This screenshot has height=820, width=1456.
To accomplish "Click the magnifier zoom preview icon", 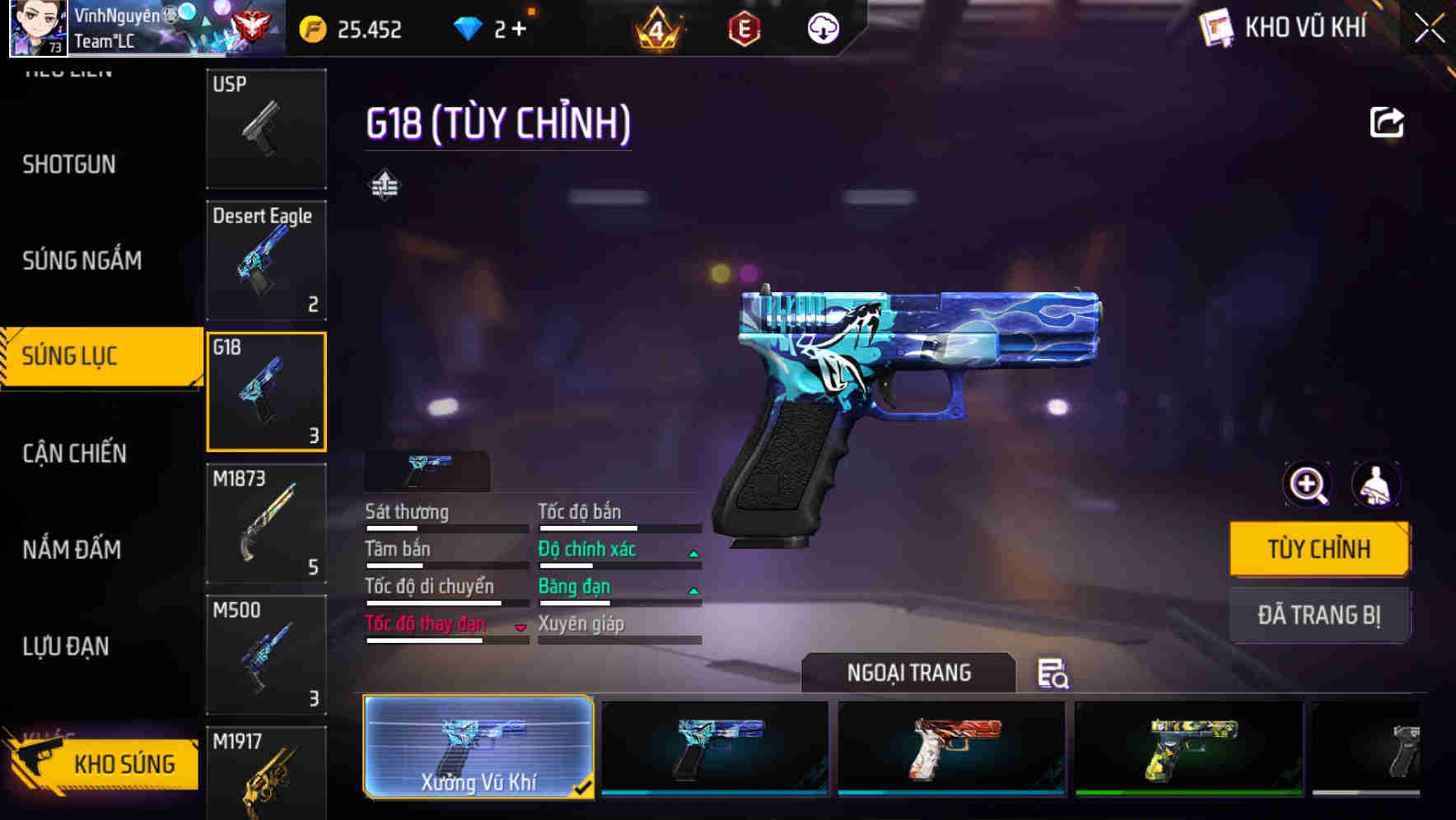I will point(1306,484).
